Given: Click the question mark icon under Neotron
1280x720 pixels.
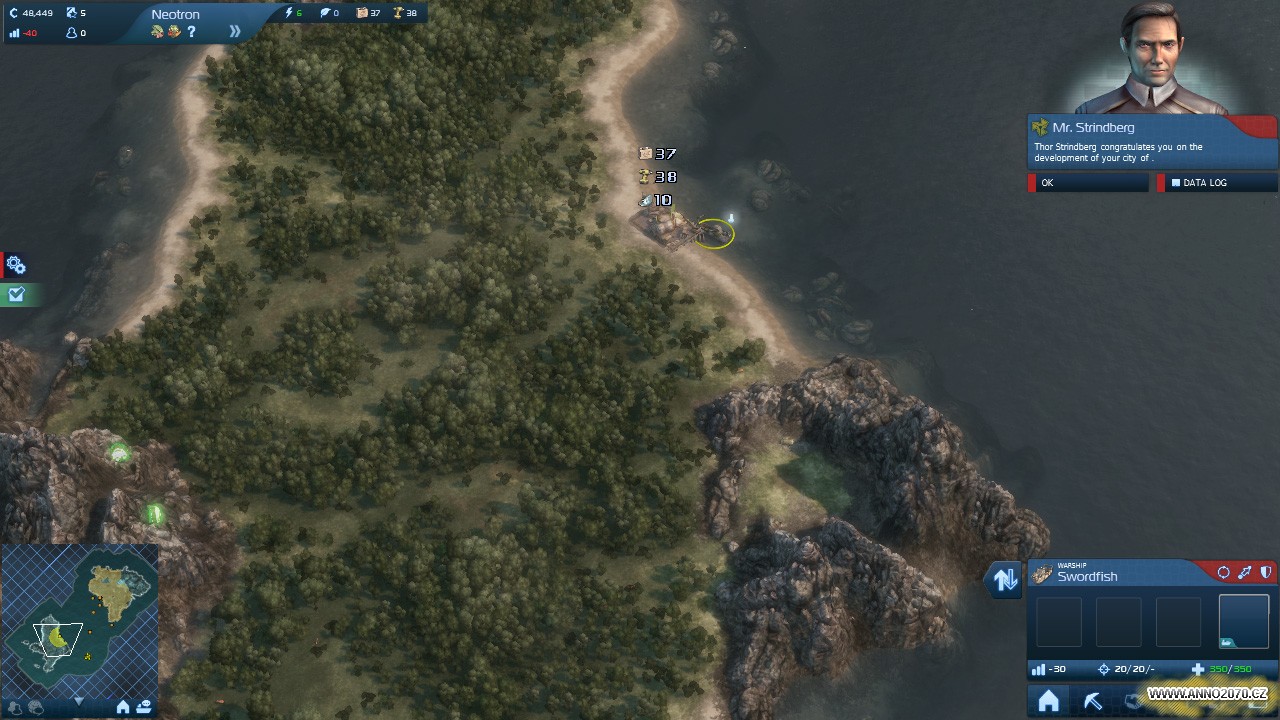Looking at the screenshot, I should pos(191,32).
